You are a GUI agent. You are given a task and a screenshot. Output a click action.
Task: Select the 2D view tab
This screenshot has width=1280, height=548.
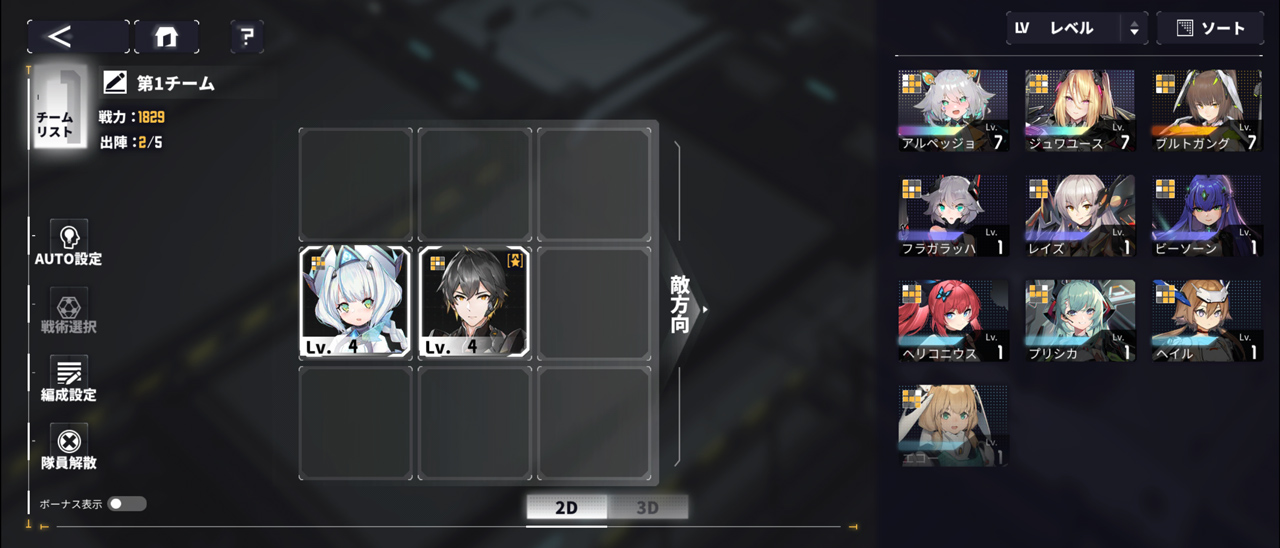pos(566,507)
